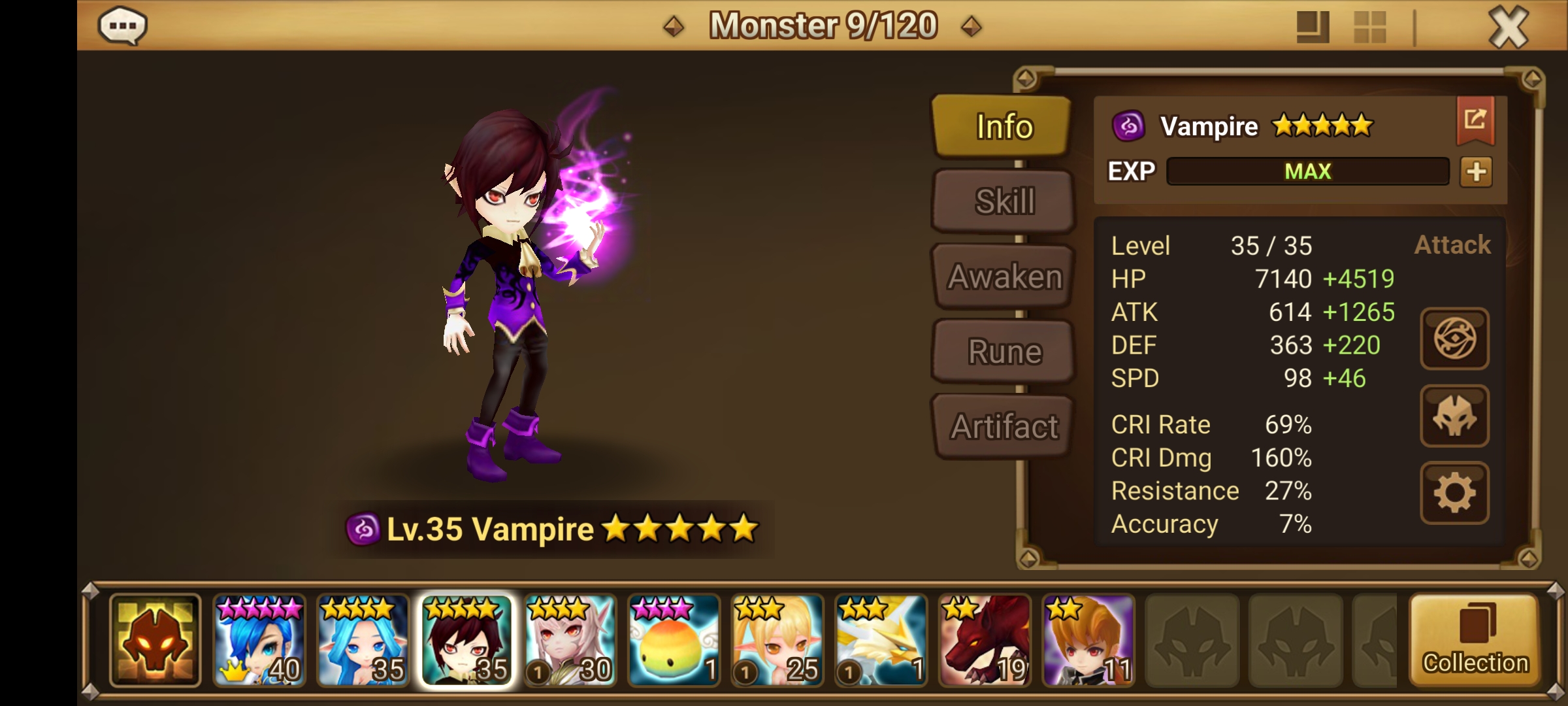
Task: View the Rune tab
Action: [x=1002, y=351]
